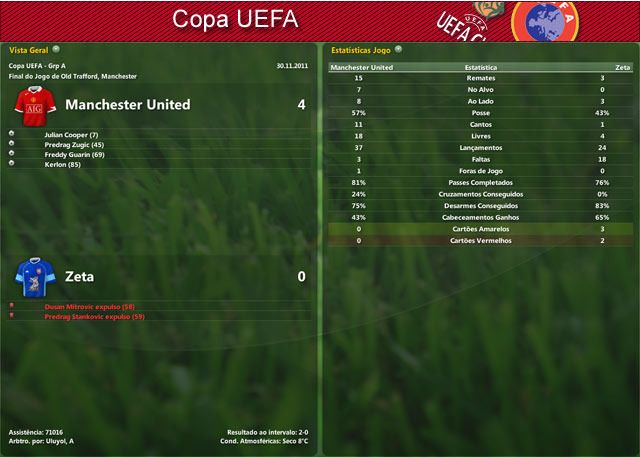Click the Estatística column header

click(x=481, y=67)
